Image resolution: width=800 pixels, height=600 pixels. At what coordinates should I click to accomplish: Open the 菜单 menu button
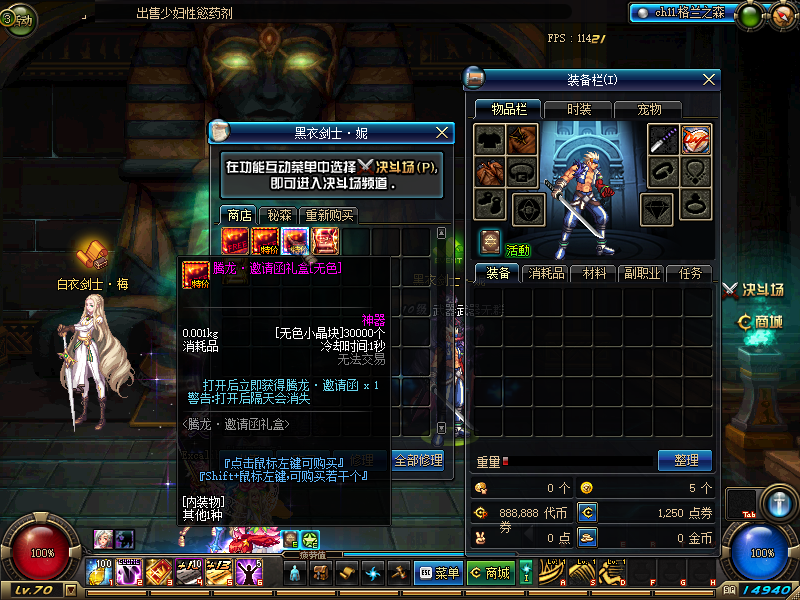click(438, 573)
